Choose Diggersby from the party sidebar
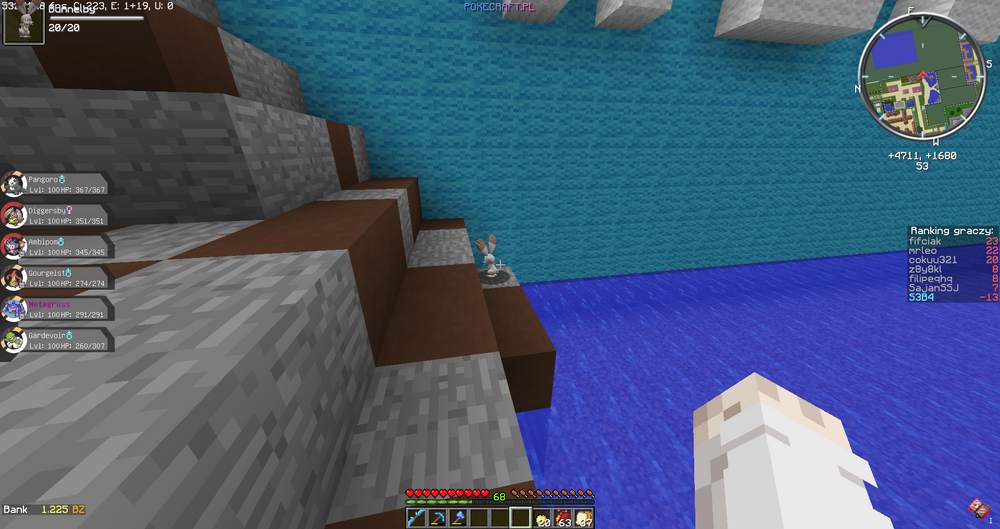Image resolution: width=1000 pixels, height=529 pixels. pyautogui.click(x=56, y=215)
